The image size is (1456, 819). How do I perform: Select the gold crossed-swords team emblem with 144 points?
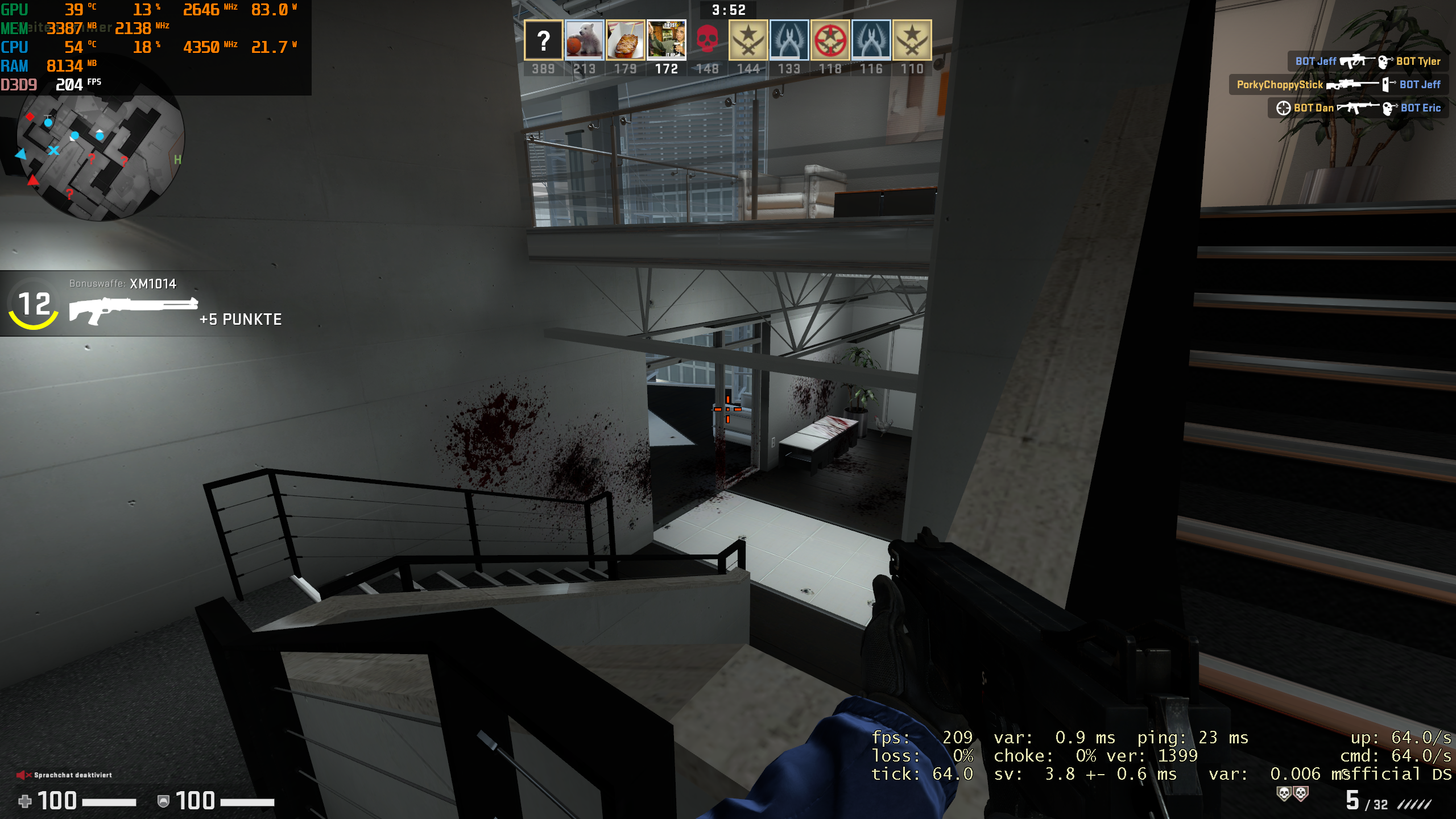click(x=749, y=40)
